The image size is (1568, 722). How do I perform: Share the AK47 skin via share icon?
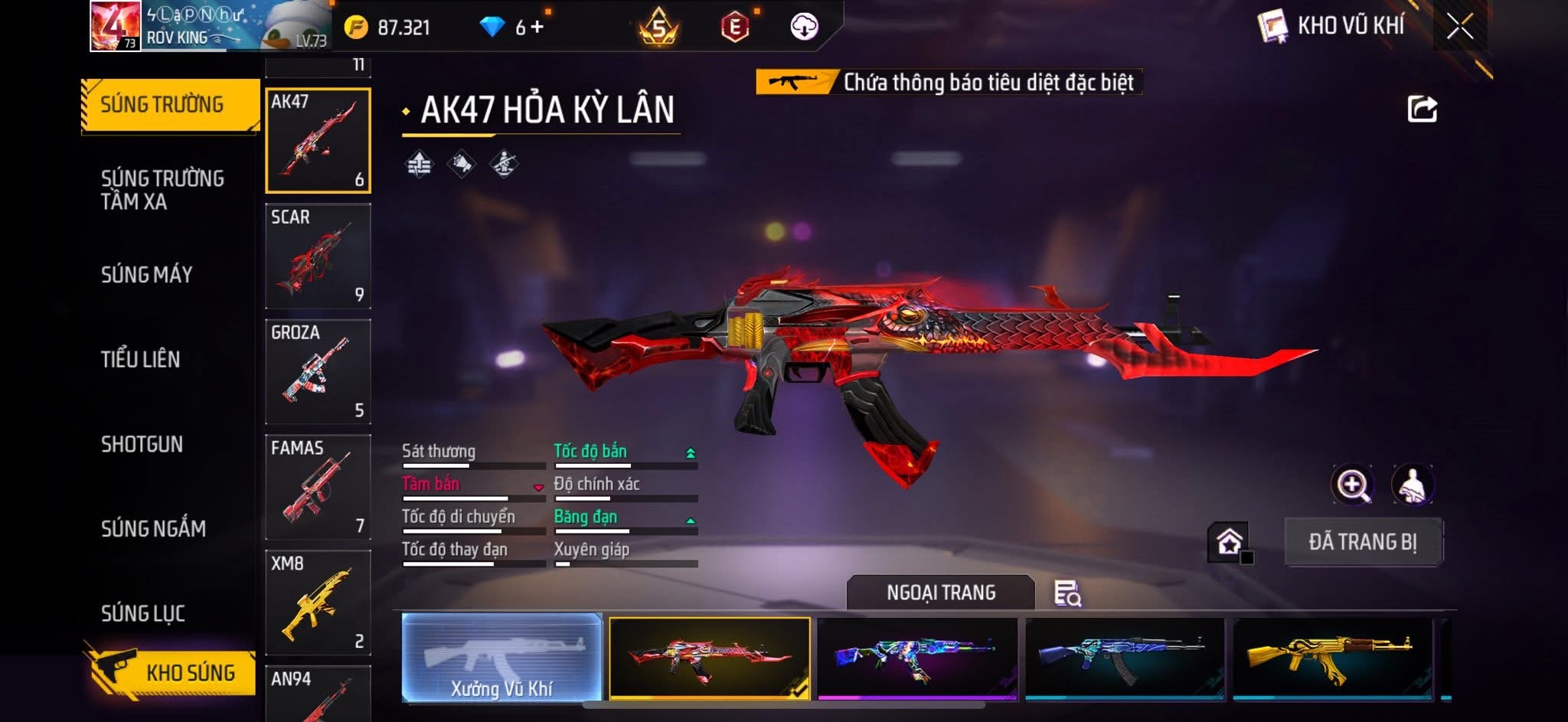[x=1422, y=109]
